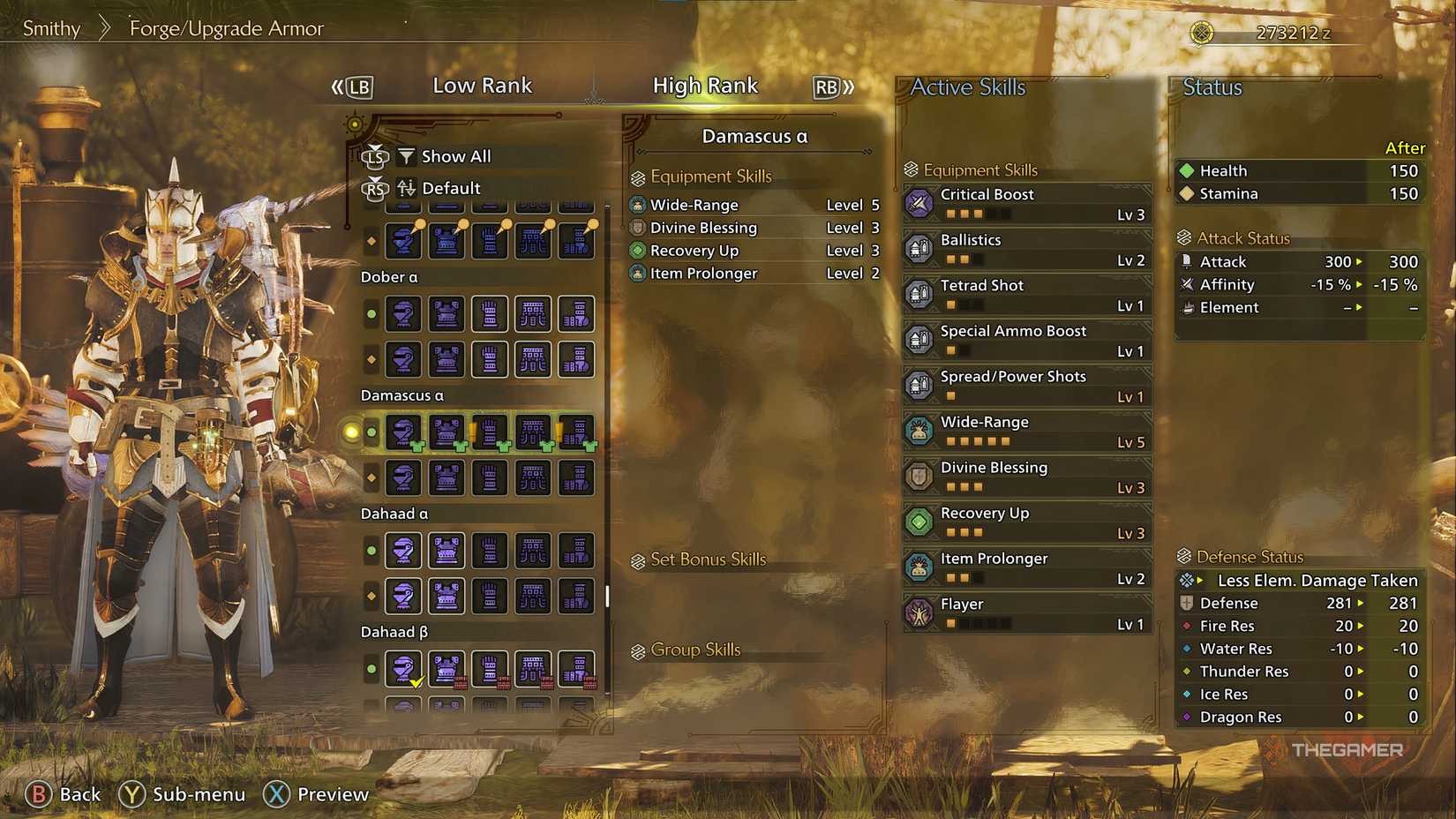
Task: Open the Smithy breadcrumb menu
Action: tap(50, 27)
